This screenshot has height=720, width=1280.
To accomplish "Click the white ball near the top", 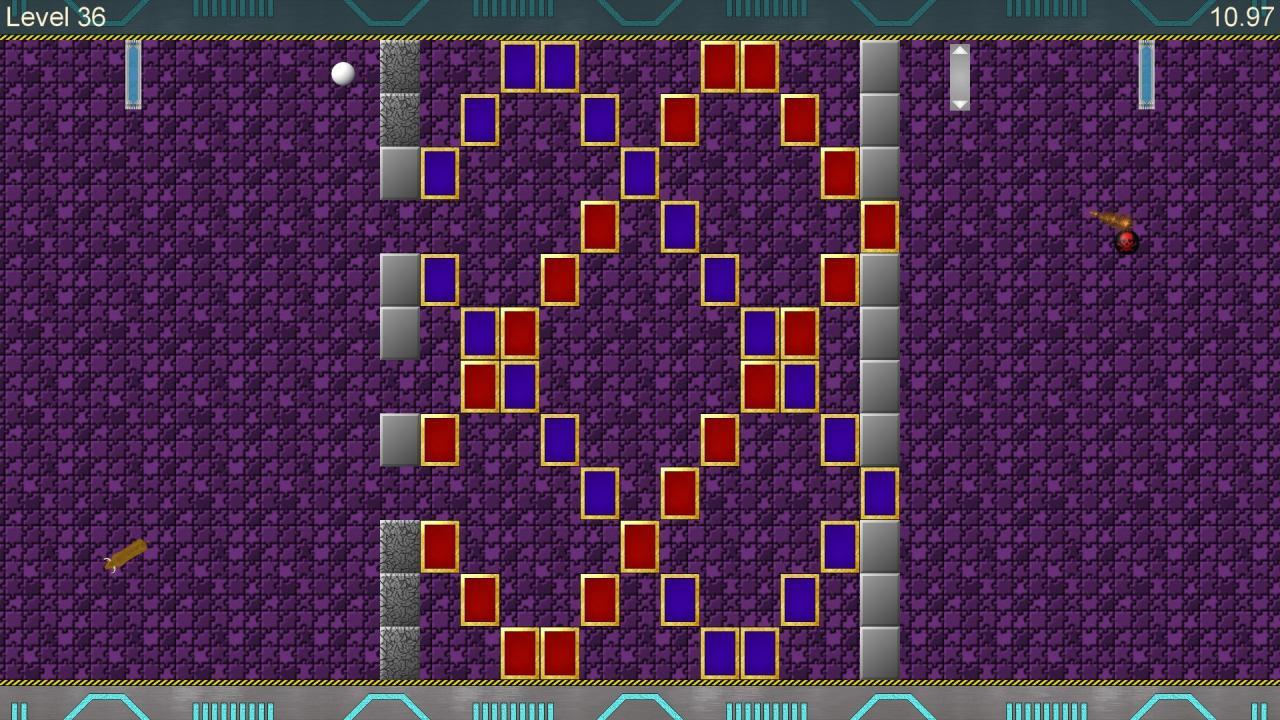I will click(341, 72).
